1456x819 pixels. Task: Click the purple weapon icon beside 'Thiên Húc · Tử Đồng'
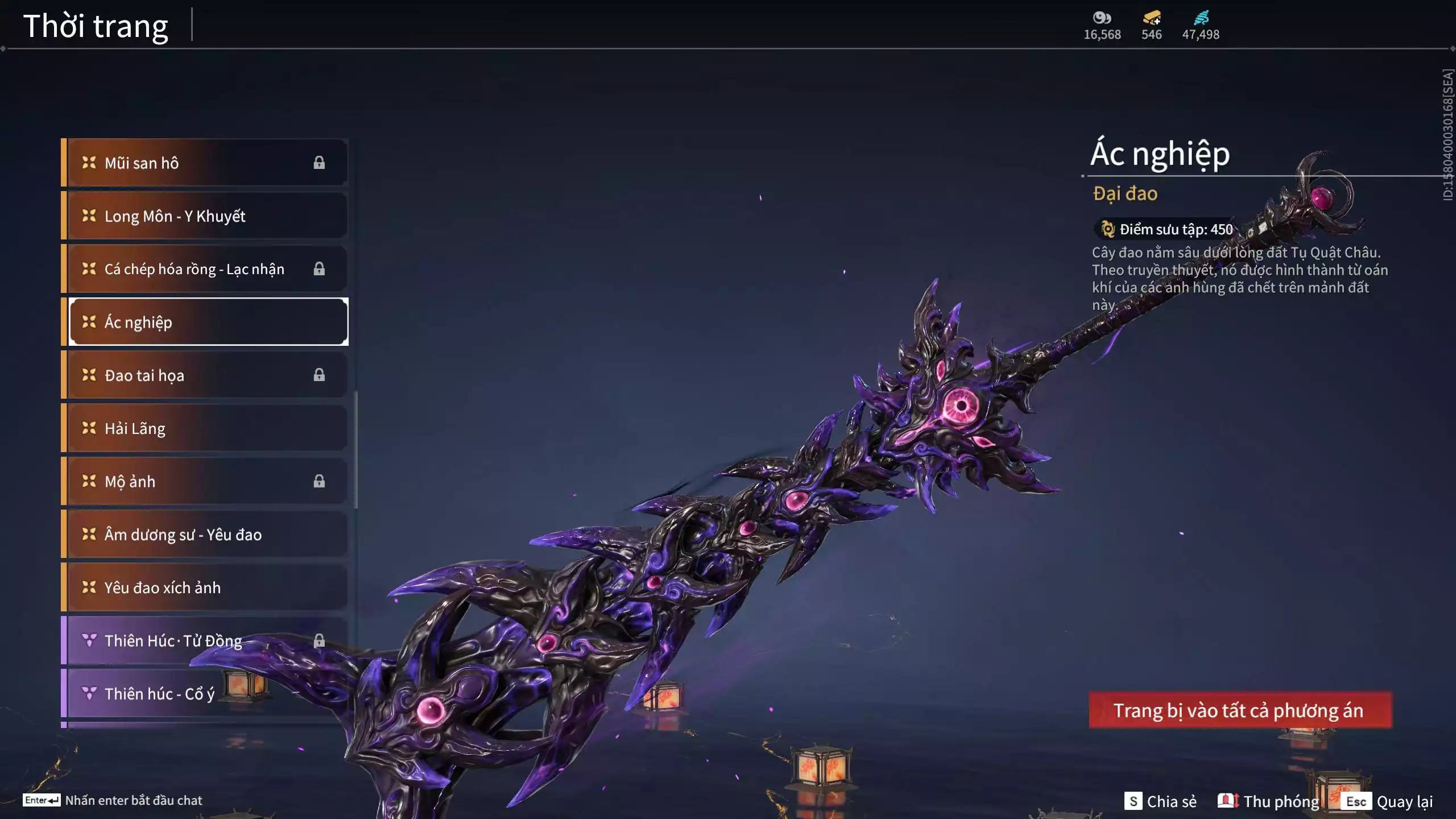tap(89, 640)
